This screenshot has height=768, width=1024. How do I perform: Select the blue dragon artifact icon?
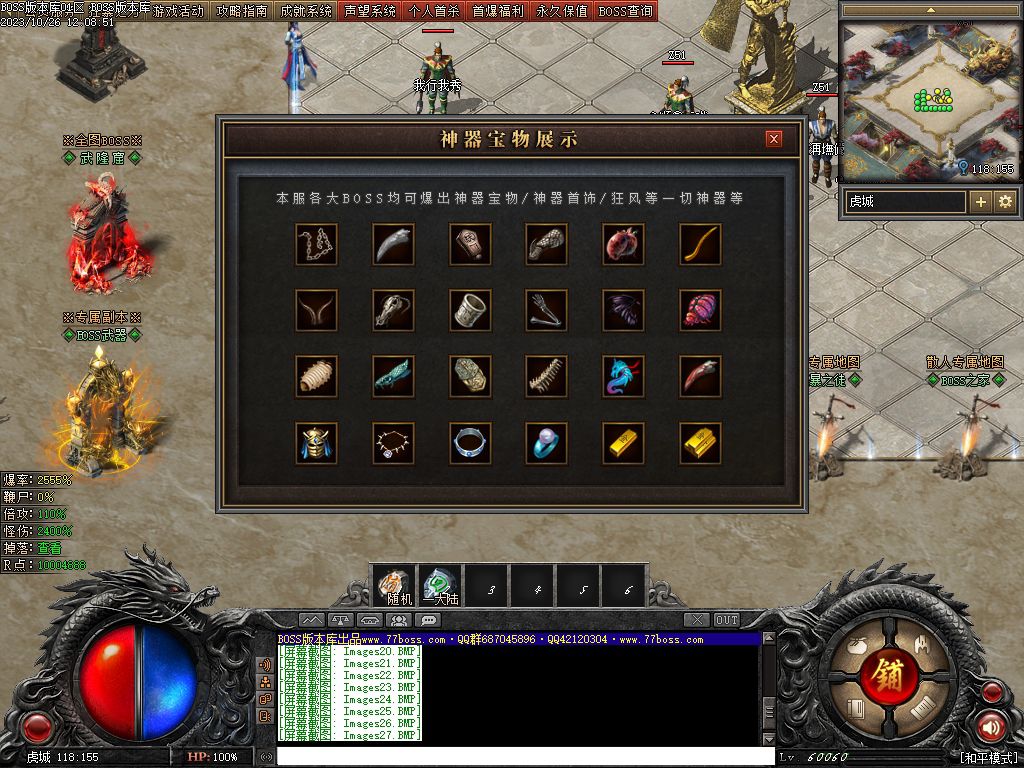coord(624,376)
